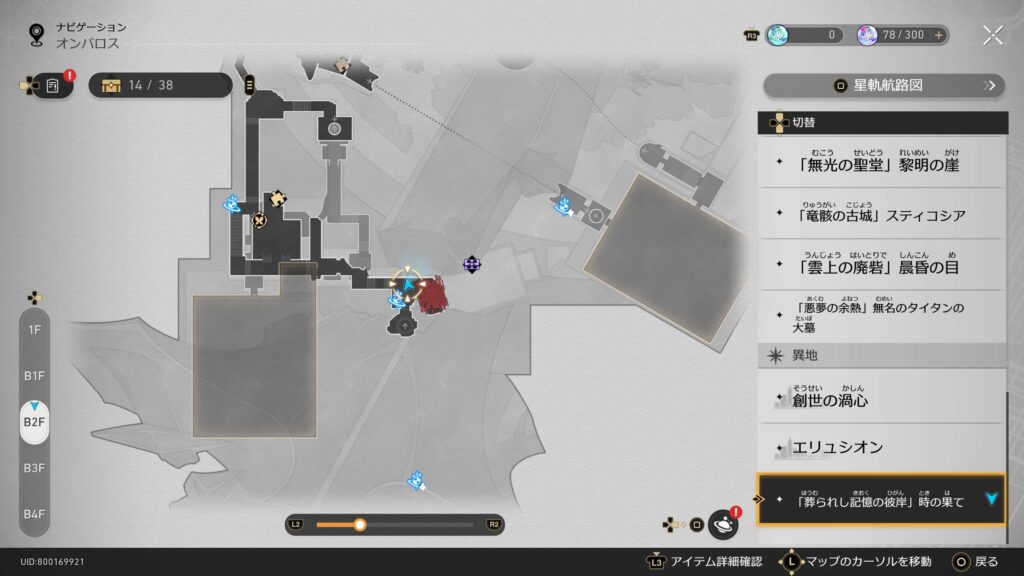The image size is (1024, 576).
Task: Switch to floor 1F
Action: click(x=34, y=329)
